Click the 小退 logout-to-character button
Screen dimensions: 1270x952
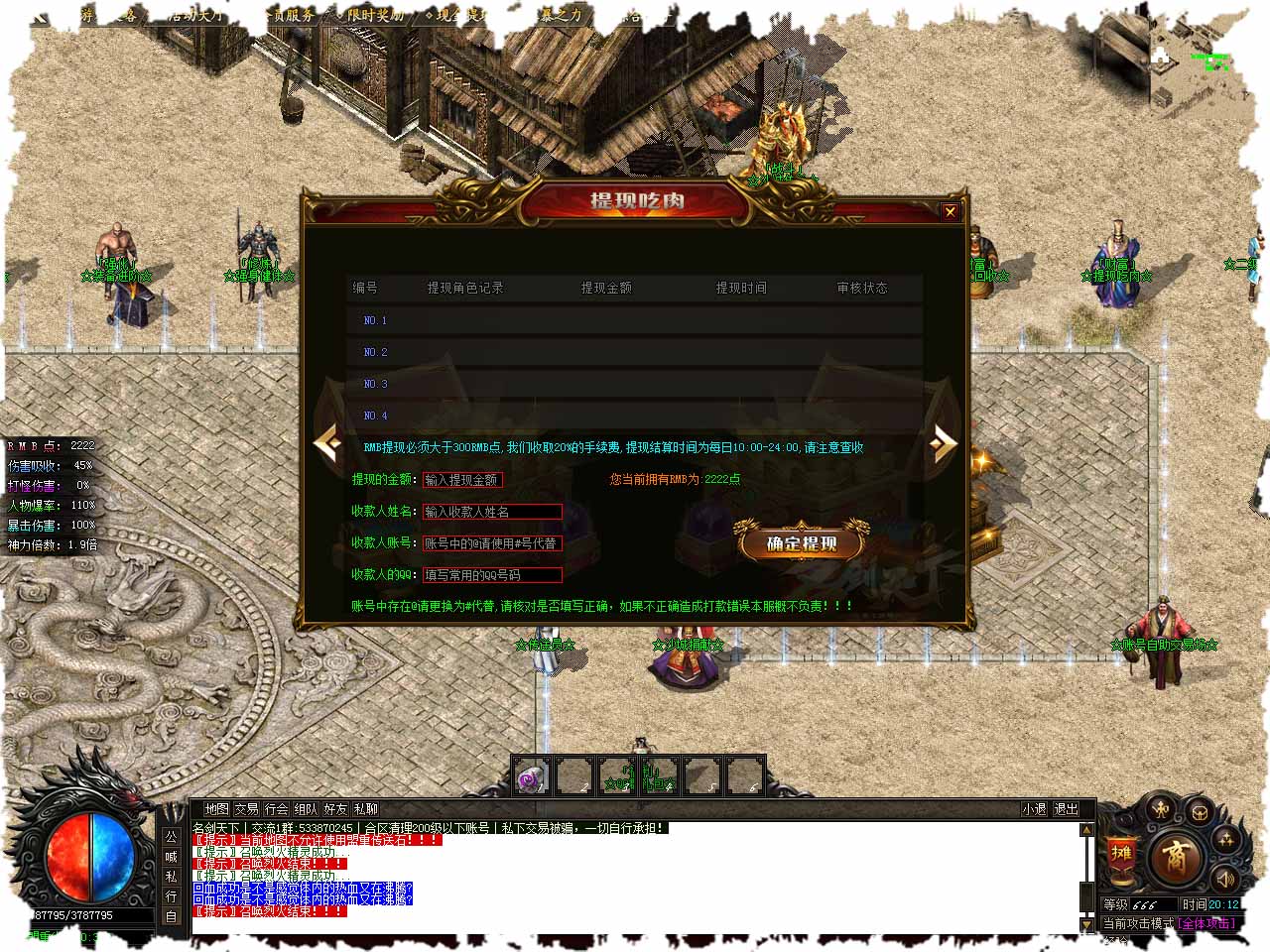[1034, 809]
